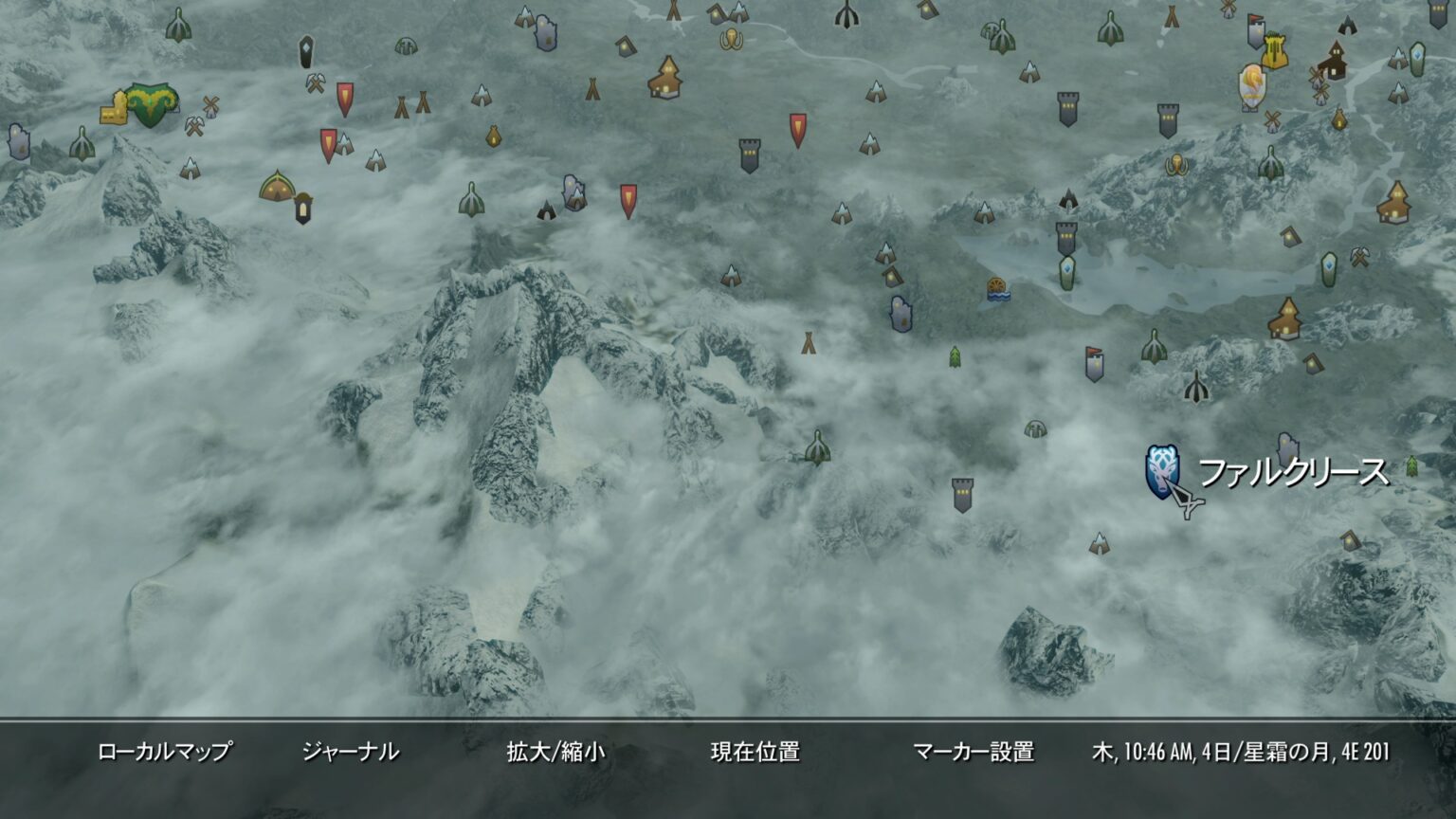Select the windmill farm marker near the top-left
1456x819 pixels.
pos(210,107)
